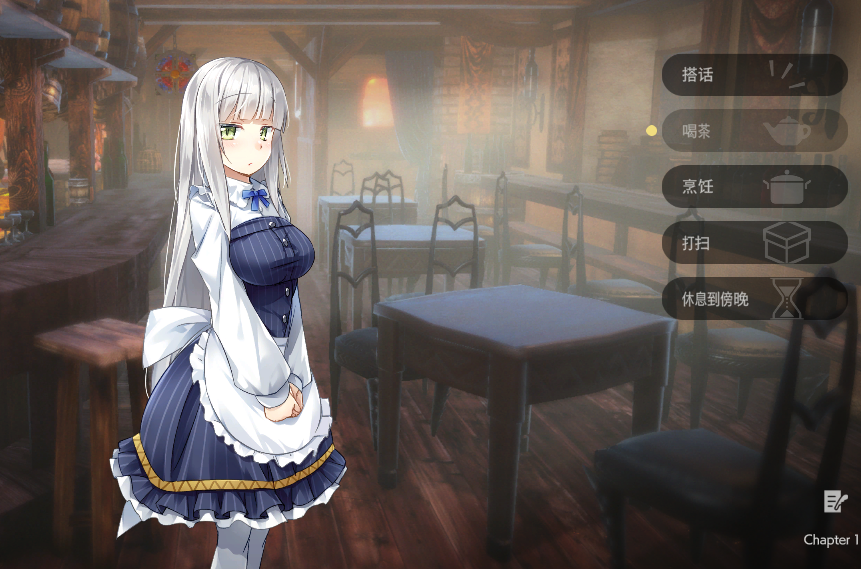Viewport: 861px width, 569px height.
Task: Select the 喝茶 (drink tea) option
Action: click(754, 131)
